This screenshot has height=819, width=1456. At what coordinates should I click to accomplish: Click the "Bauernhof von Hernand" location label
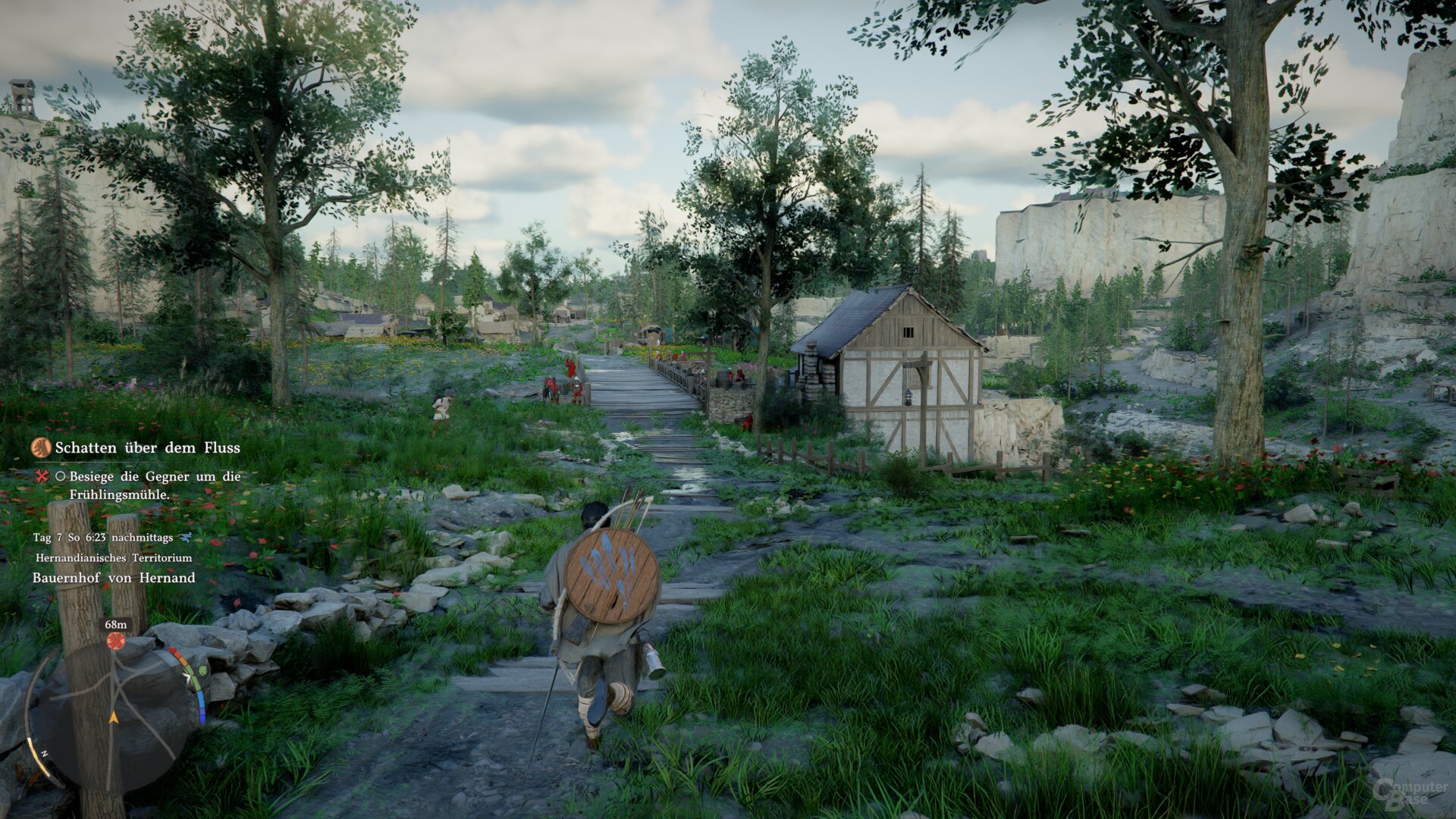(114, 578)
